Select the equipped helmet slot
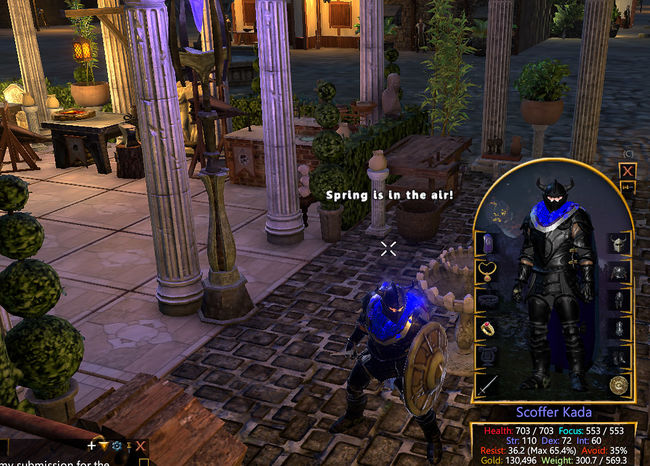The image size is (650, 466). [x=618, y=243]
